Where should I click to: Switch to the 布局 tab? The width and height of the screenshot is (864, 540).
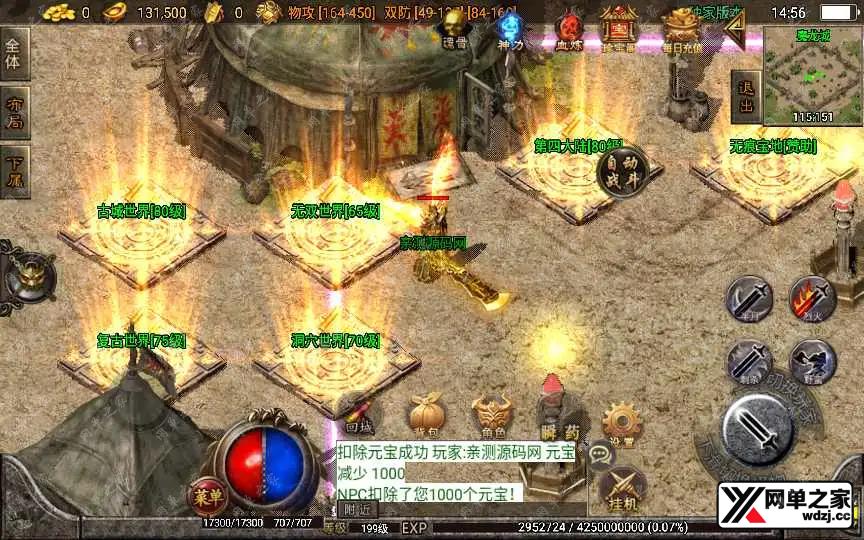[14, 112]
